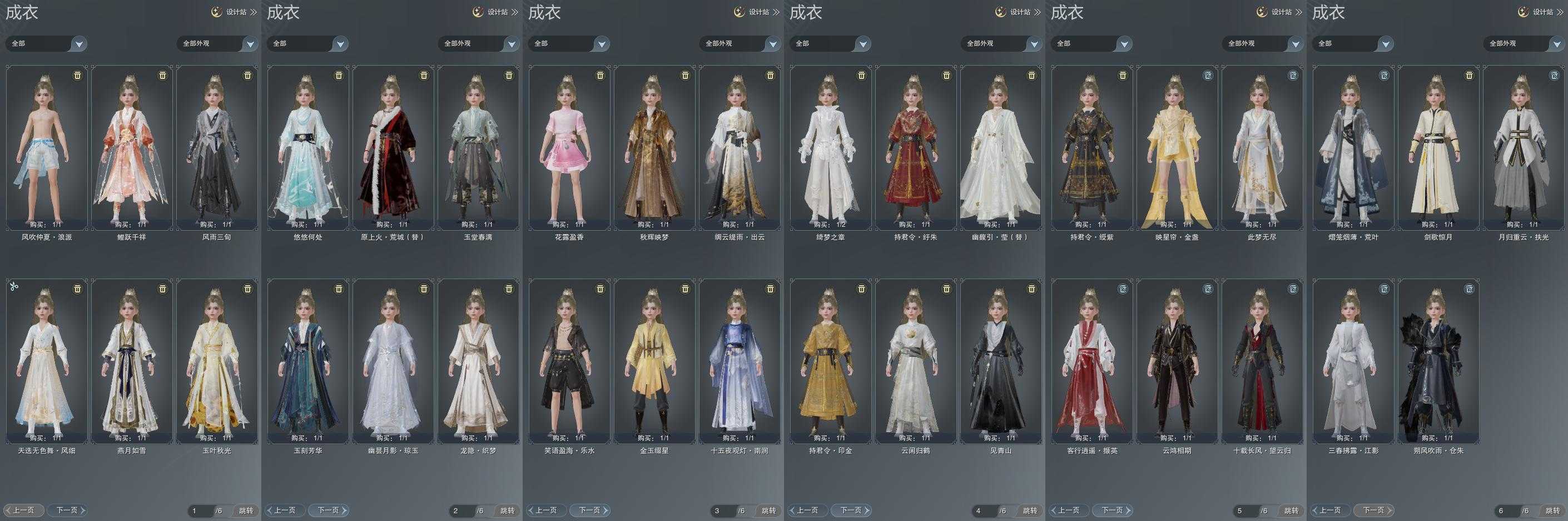Screen dimensions: 1568x521
Task: Choose the 见青山 outfit card
Action: tap(1001, 361)
